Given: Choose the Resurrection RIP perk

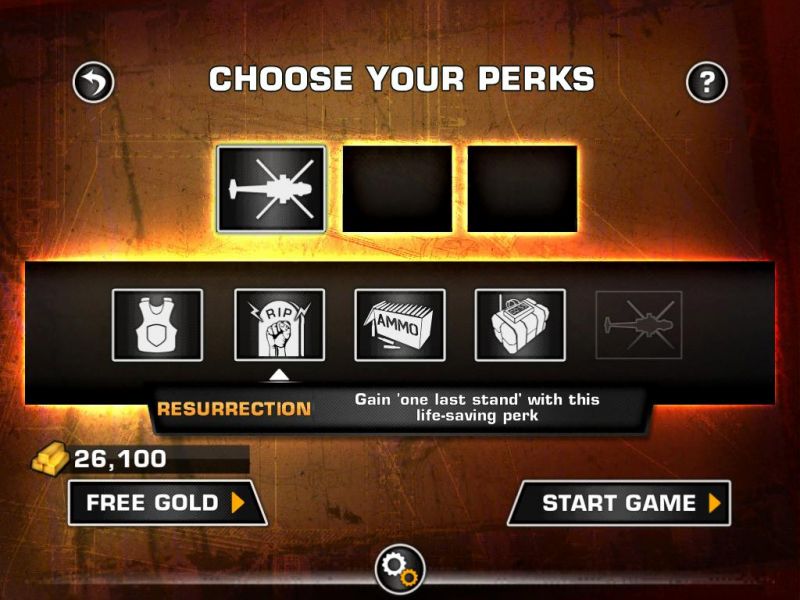Looking at the screenshot, I should [x=279, y=325].
